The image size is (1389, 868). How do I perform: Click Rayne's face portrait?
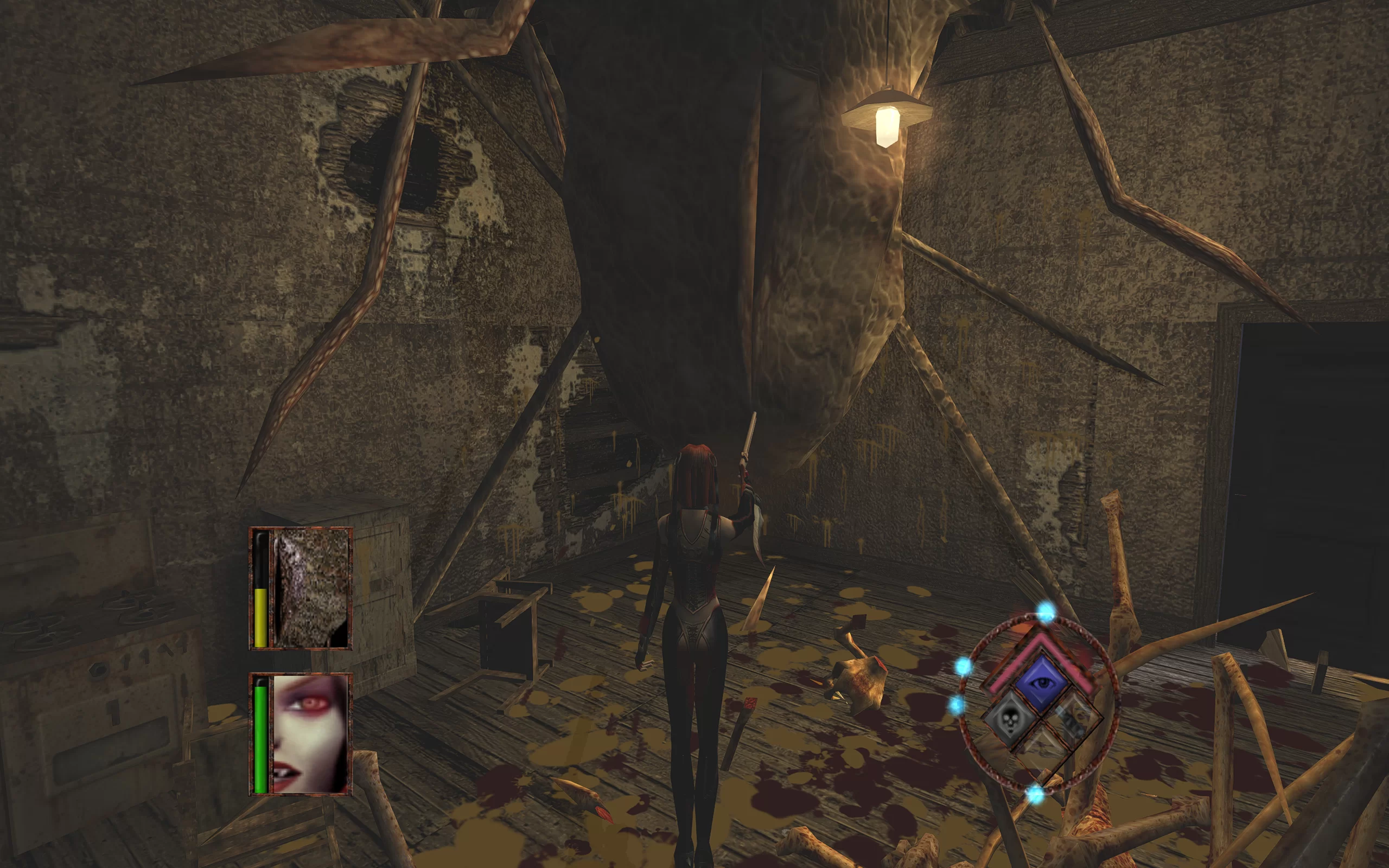(310, 733)
